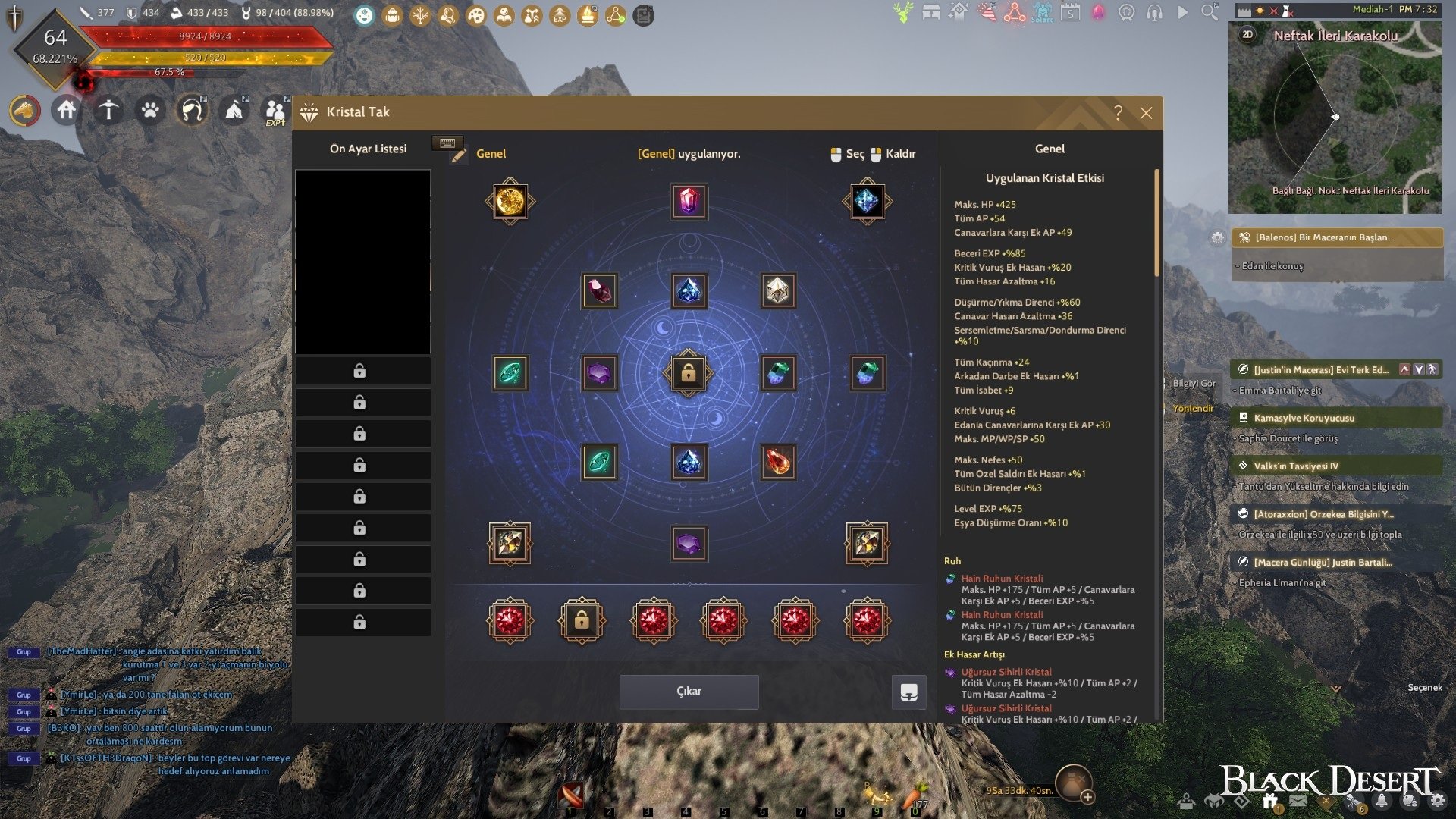Open the help question mark button
This screenshot has width=1456, height=819.
tap(1118, 113)
